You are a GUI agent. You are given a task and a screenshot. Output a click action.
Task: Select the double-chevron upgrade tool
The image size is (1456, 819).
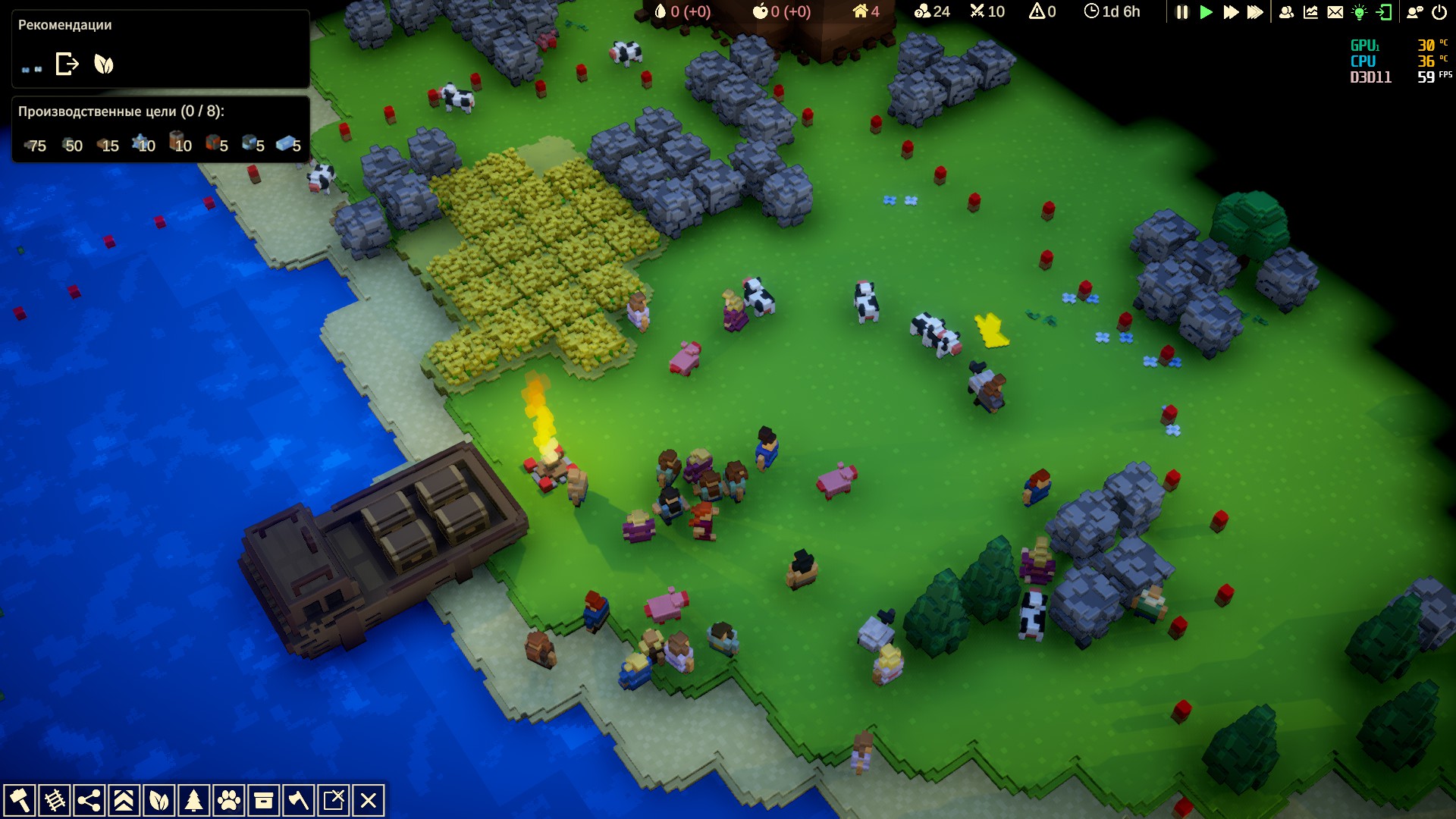124,801
